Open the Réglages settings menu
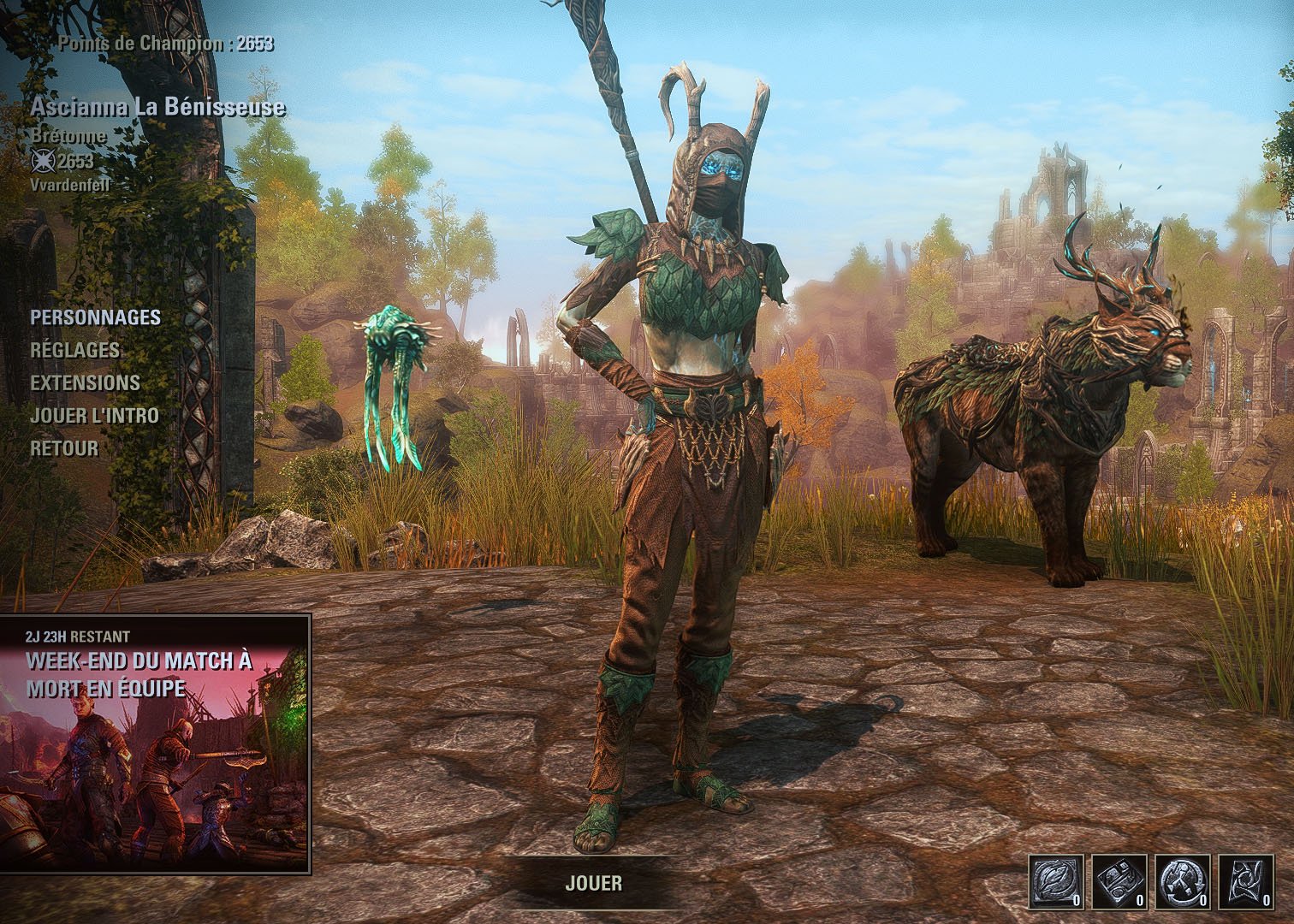This screenshot has height=924, width=1294. tap(75, 350)
